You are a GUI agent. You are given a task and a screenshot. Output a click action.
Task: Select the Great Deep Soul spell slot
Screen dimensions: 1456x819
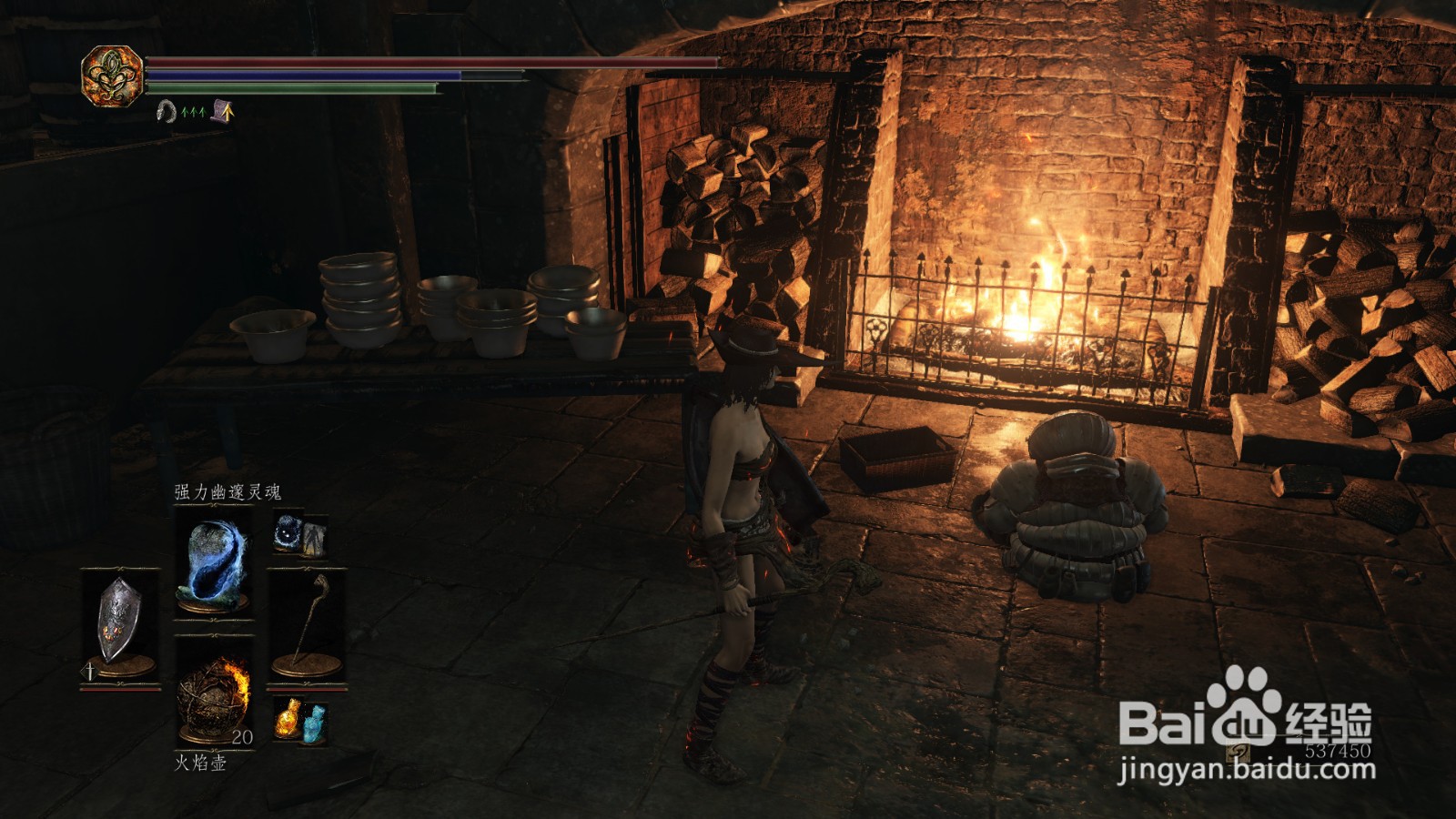tap(214, 564)
